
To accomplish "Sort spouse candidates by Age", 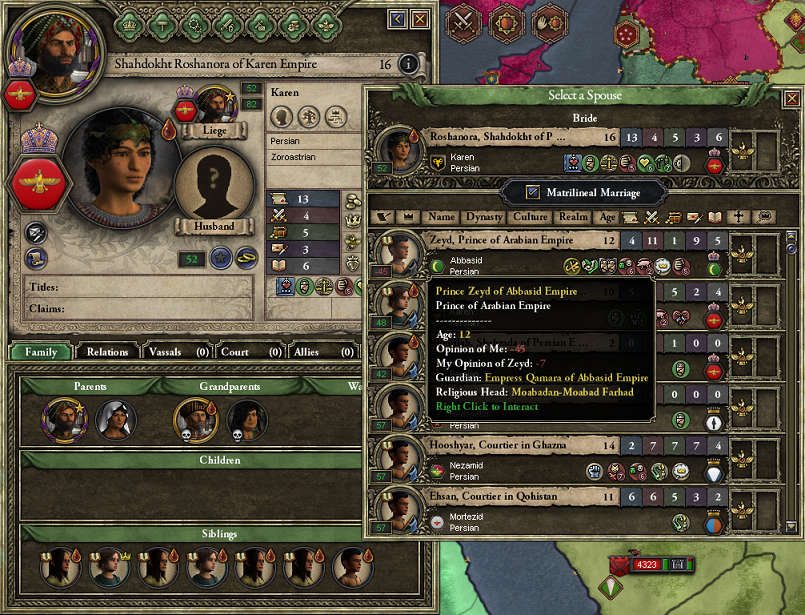I will coord(607,216).
